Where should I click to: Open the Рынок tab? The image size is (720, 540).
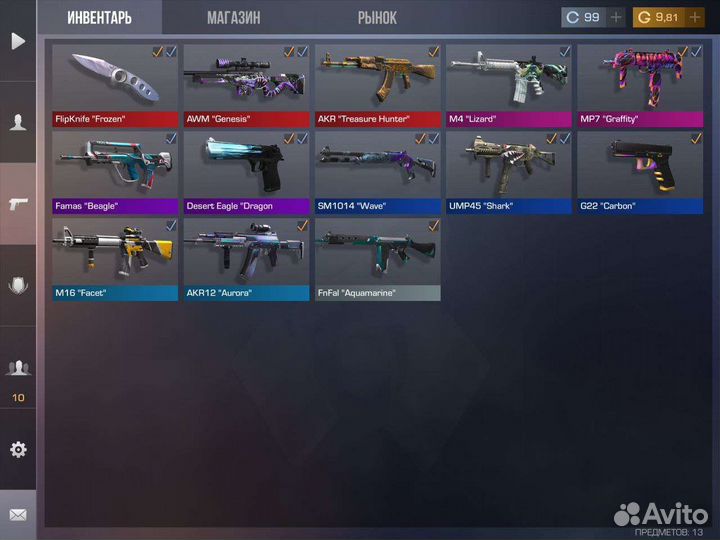[x=377, y=17]
